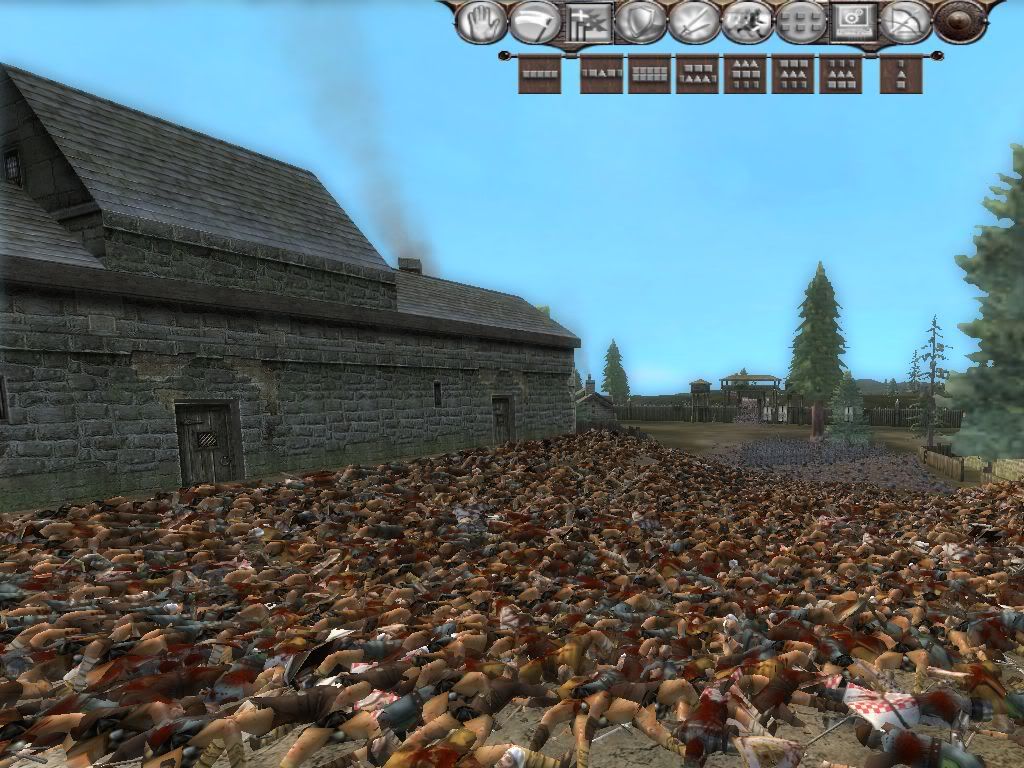Screen dimensions: 1024x768
Task: Select the scythe command icon
Action: pyautogui.click(x=534, y=22)
